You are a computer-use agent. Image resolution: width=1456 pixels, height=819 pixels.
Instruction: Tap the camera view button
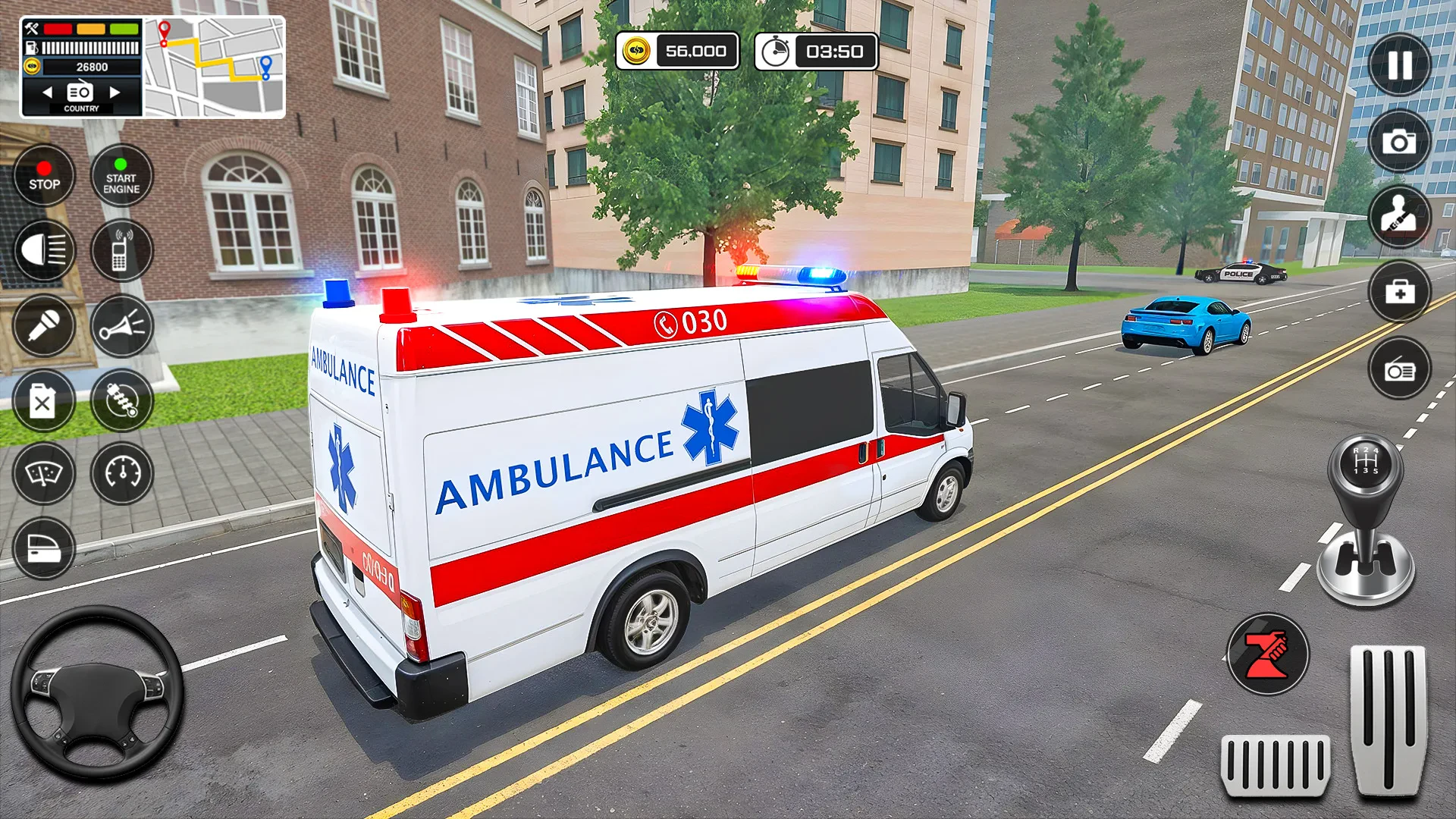[x=1399, y=142]
